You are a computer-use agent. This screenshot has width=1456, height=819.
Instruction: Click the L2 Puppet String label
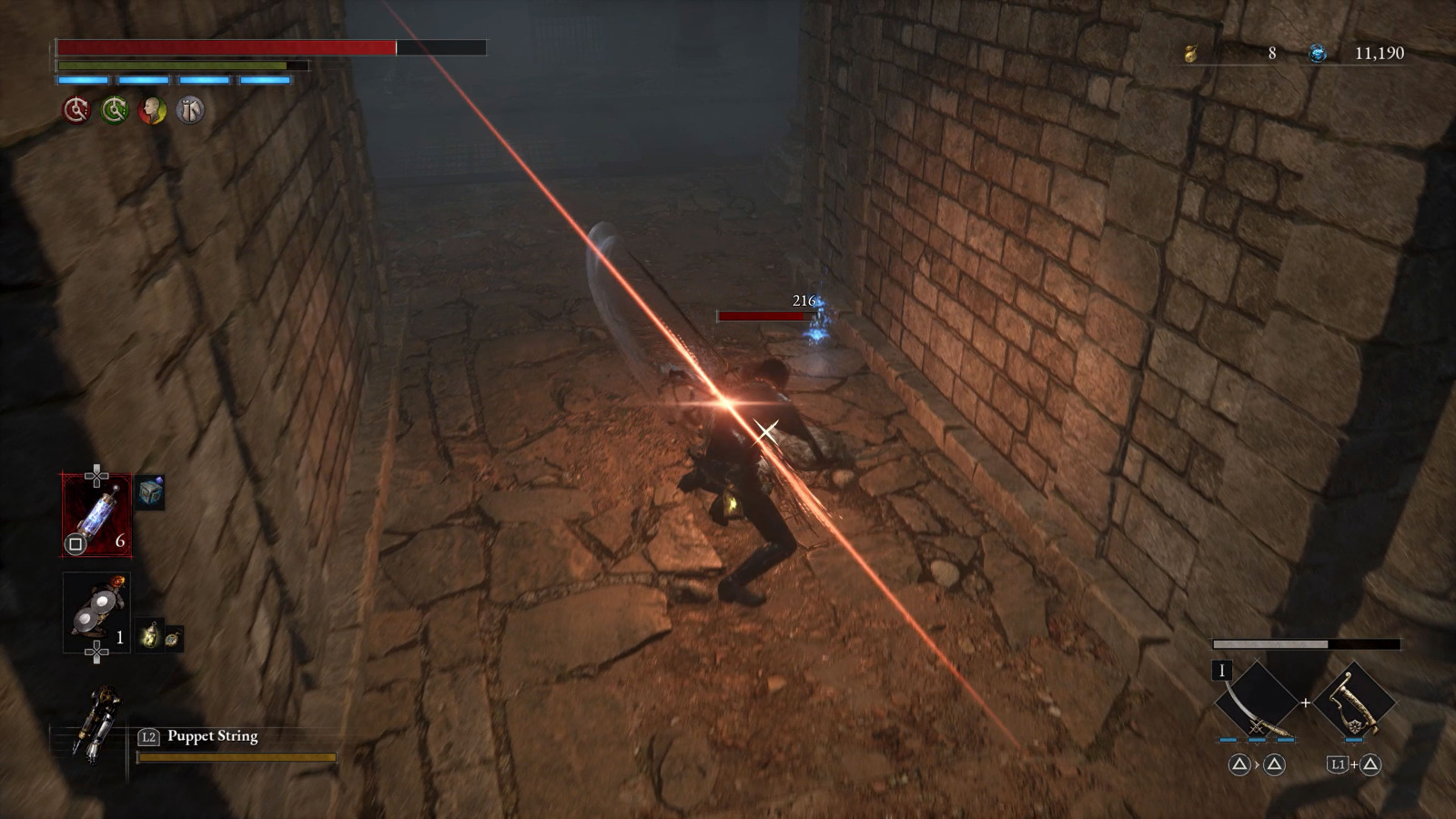[200, 735]
